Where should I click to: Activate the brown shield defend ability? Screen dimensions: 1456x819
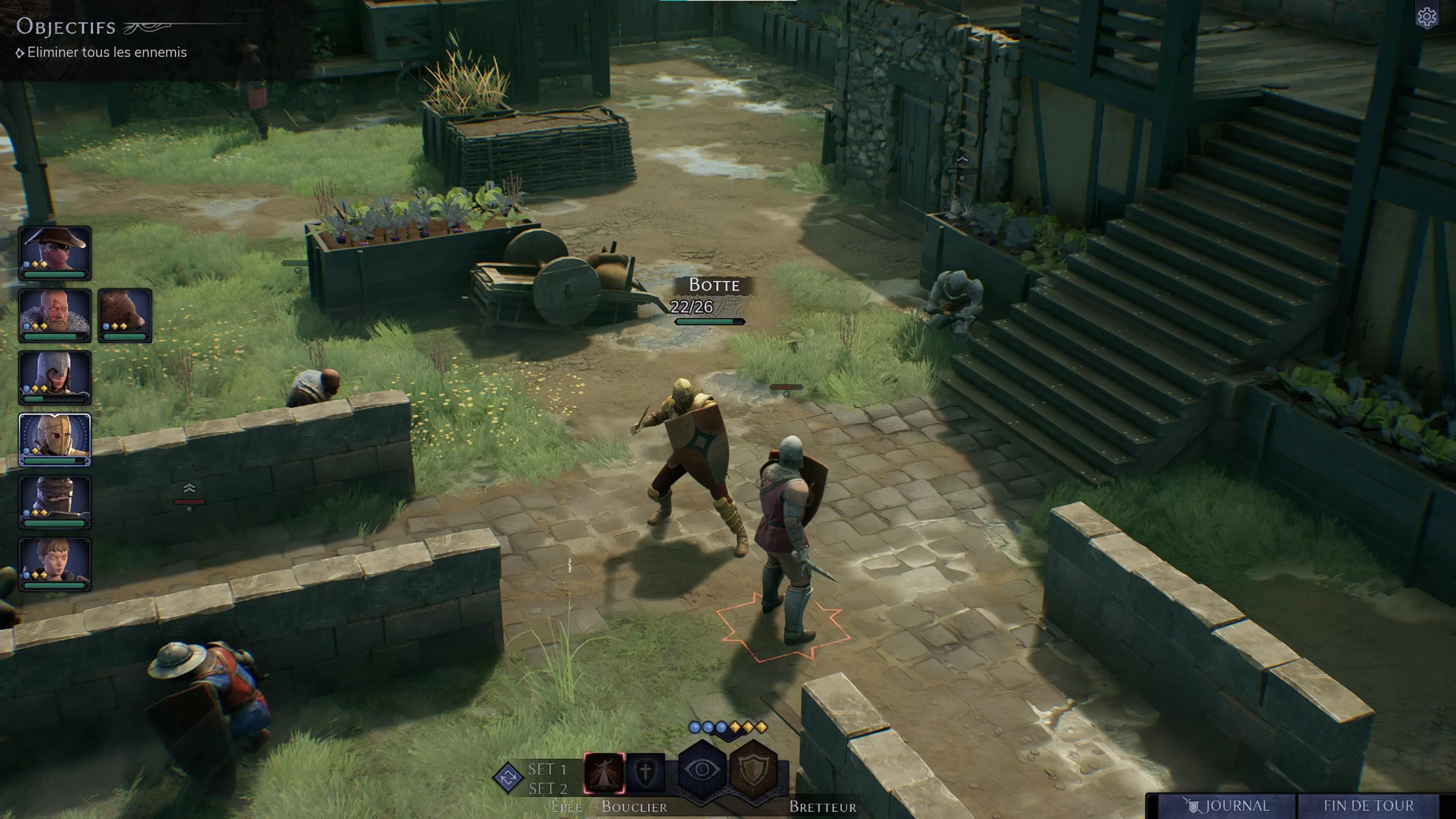pyautogui.click(x=754, y=770)
